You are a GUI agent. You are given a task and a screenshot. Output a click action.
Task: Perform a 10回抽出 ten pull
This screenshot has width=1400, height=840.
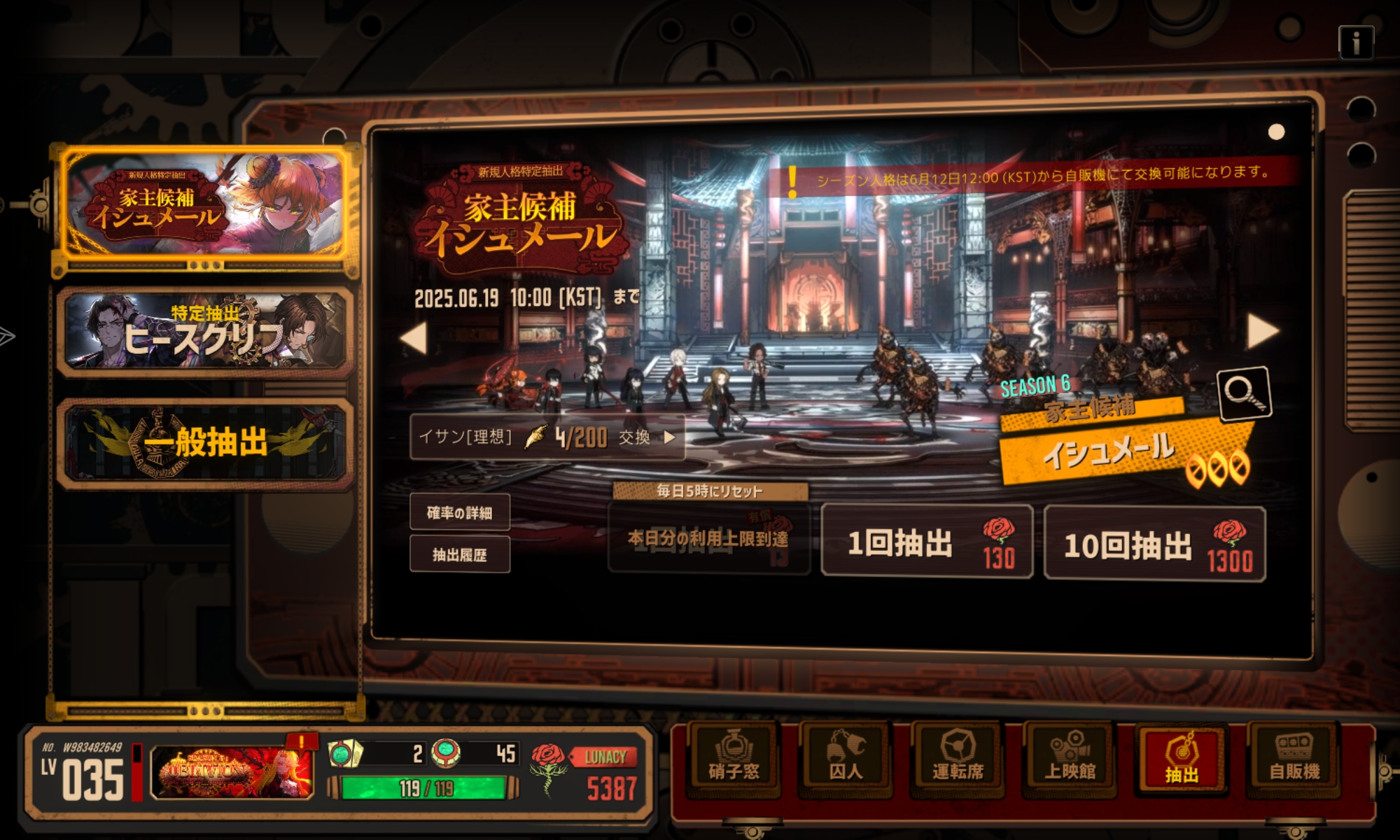click(1154, 544)
